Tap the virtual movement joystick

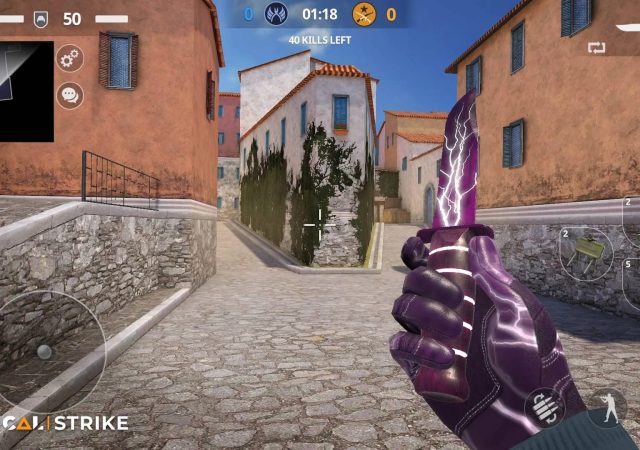coord(45,351)
